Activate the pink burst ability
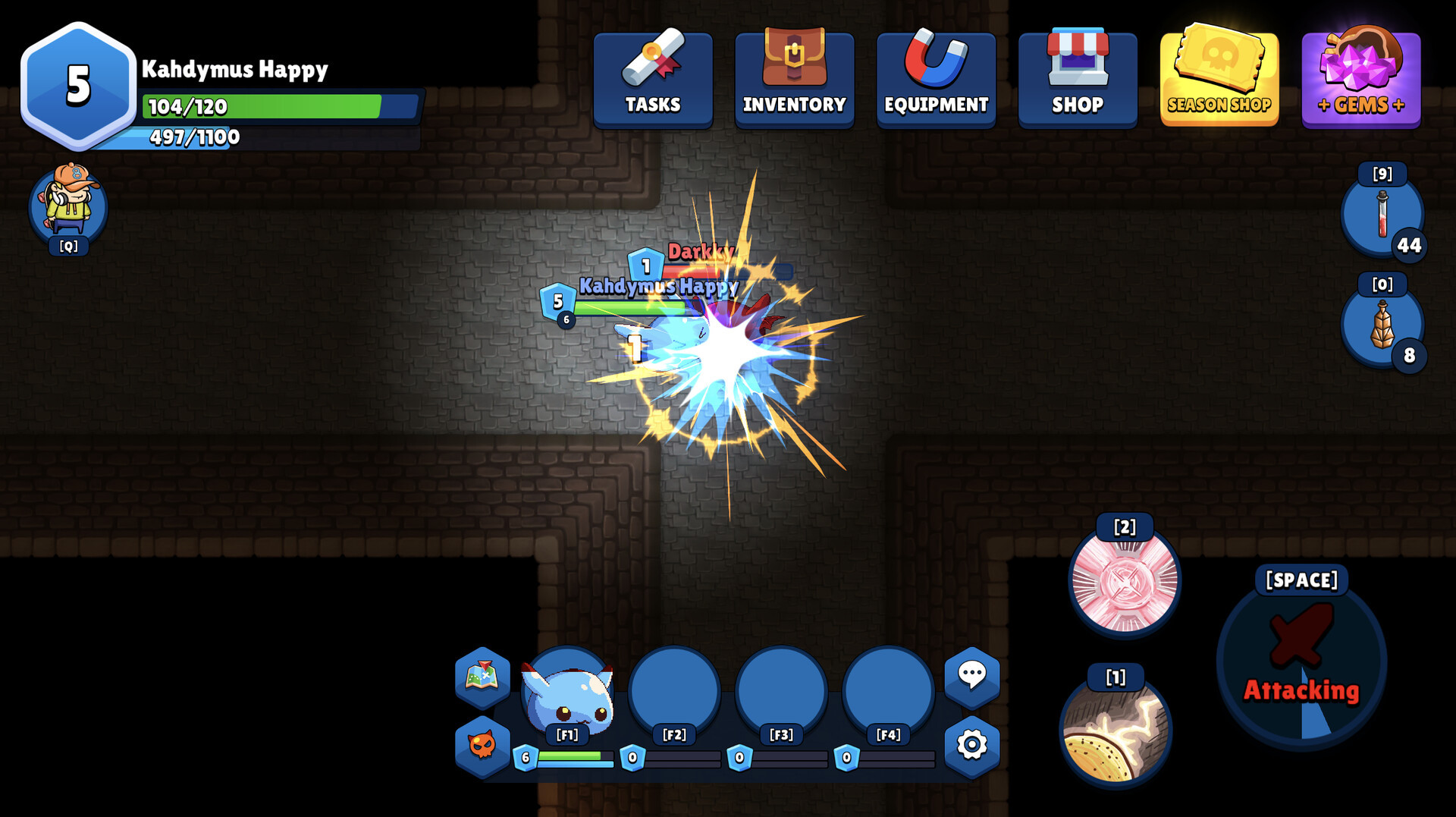1456x817 pixels. point(1125,581)
